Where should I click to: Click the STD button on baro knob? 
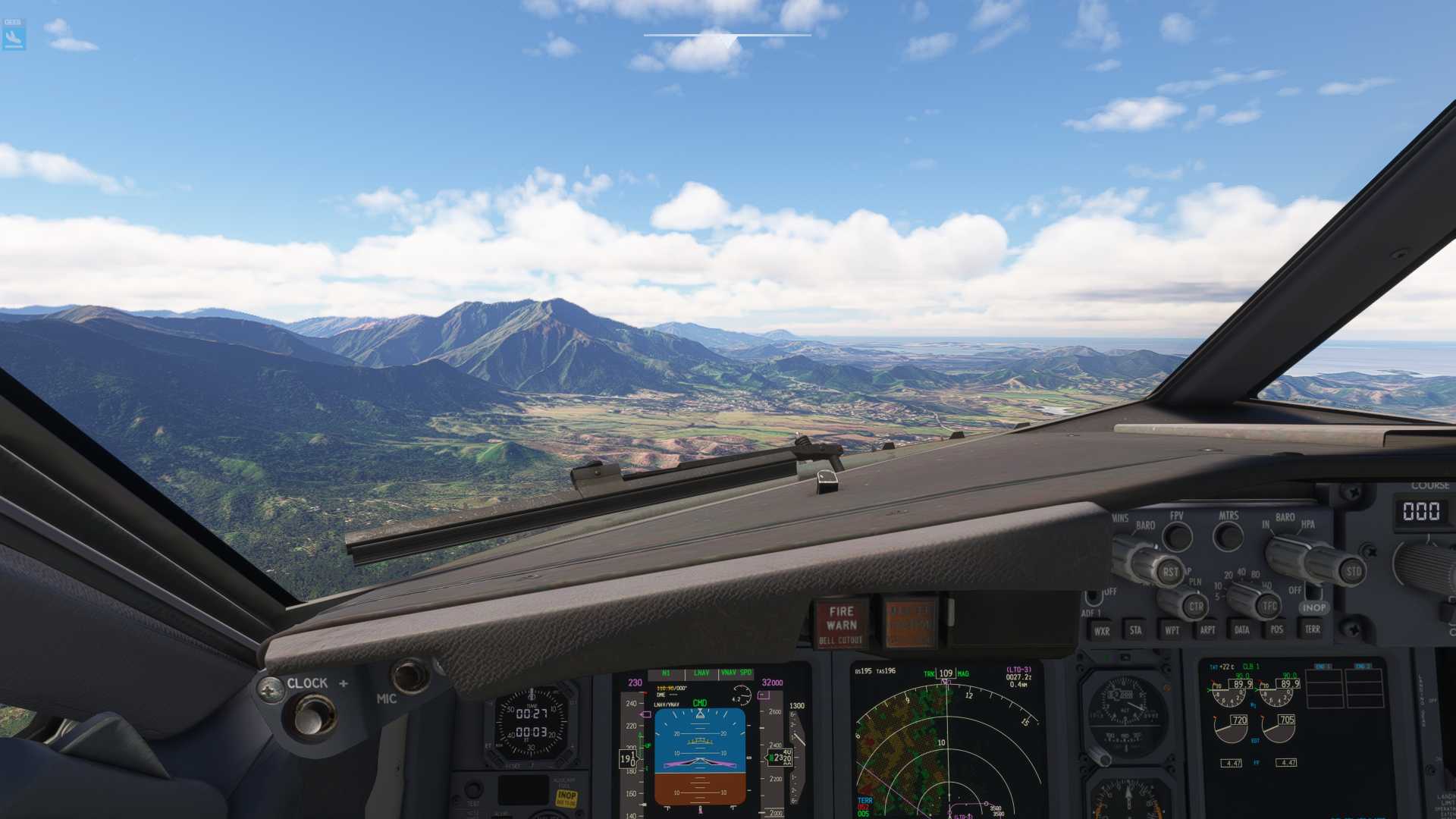[1354, 571]
